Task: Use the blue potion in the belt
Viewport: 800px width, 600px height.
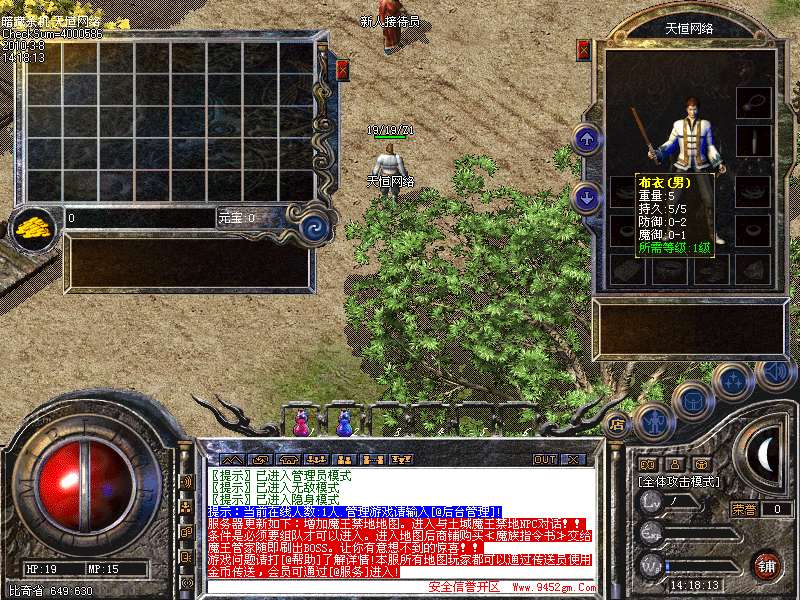Action: [x=345, y=423]
